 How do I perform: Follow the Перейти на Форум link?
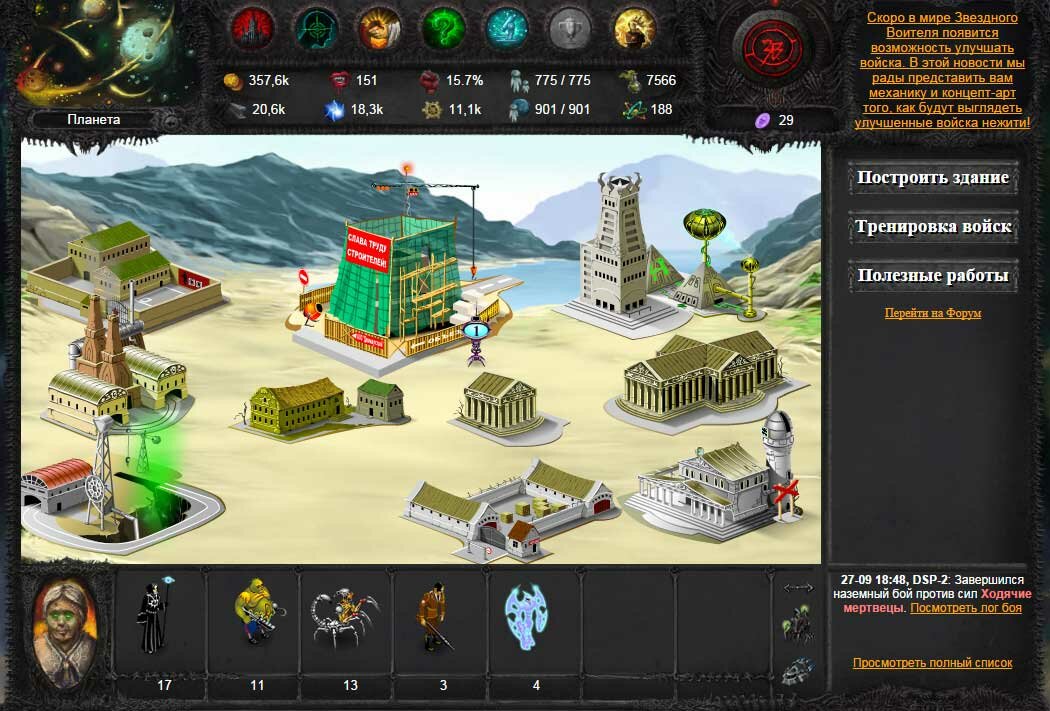coord(932,313)
